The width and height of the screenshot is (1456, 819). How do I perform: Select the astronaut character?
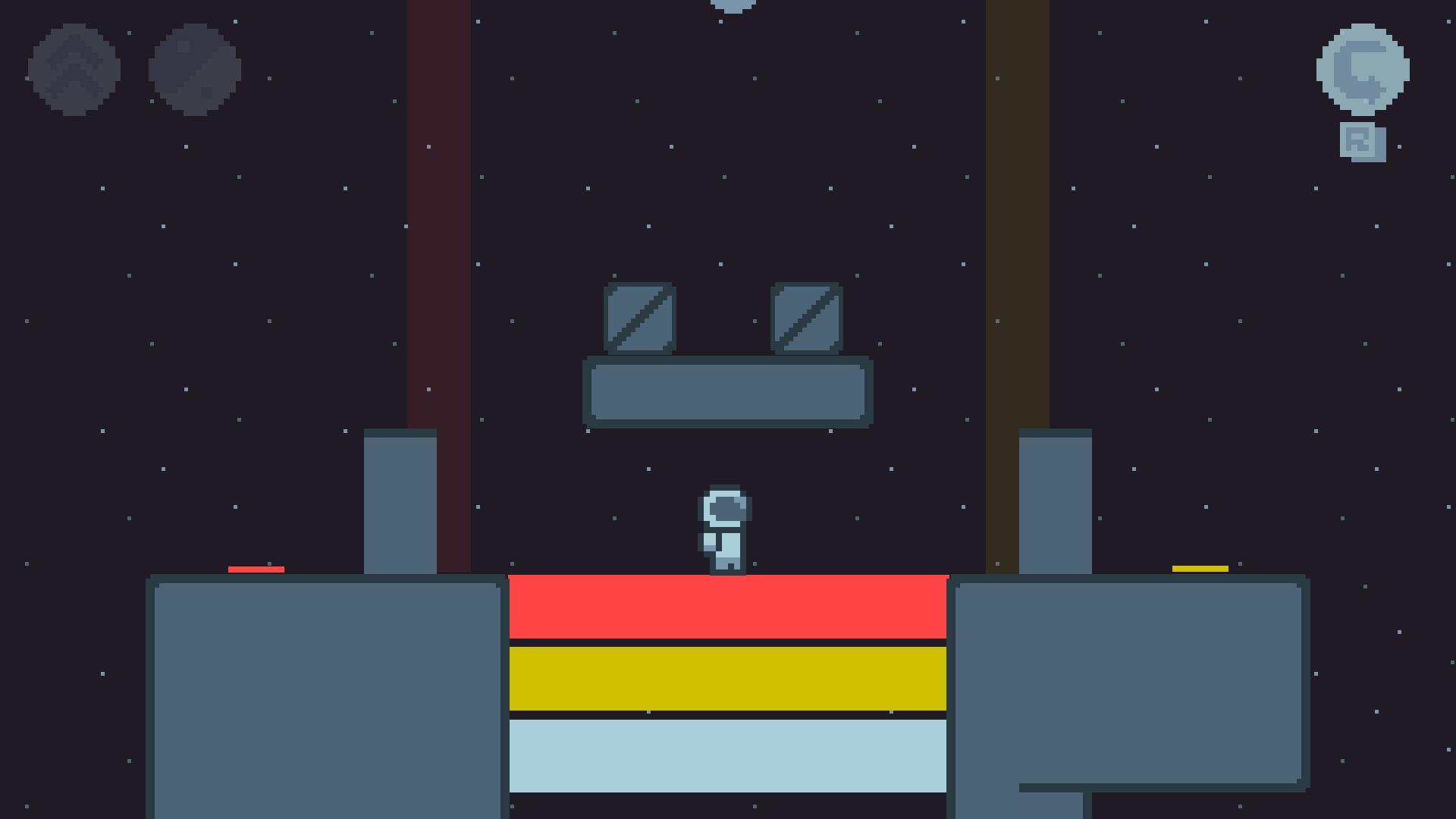[x=724, y=531]
